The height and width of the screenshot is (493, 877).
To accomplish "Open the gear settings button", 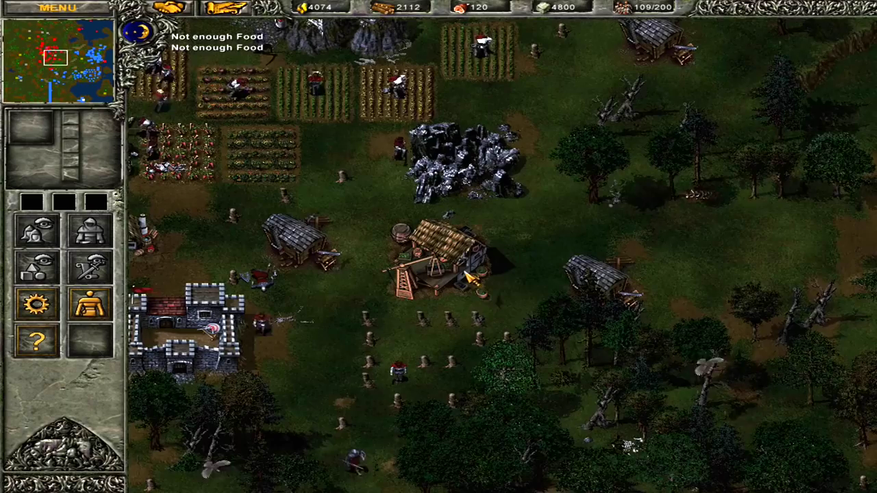I will (37, 304).
